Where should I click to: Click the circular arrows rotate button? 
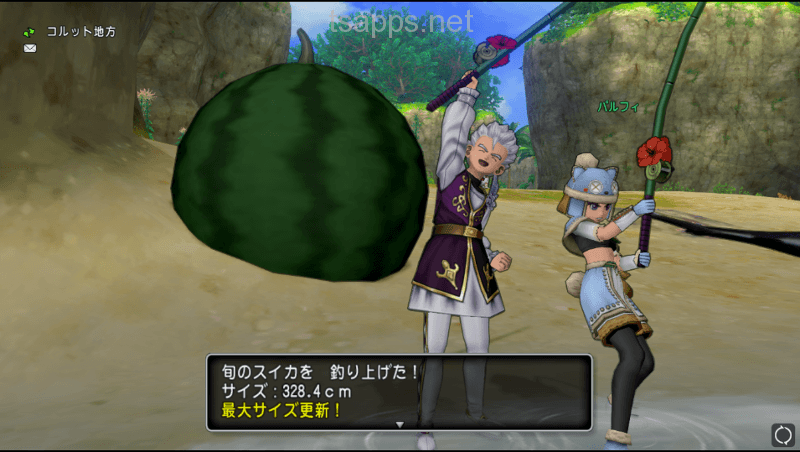[782, 434]
